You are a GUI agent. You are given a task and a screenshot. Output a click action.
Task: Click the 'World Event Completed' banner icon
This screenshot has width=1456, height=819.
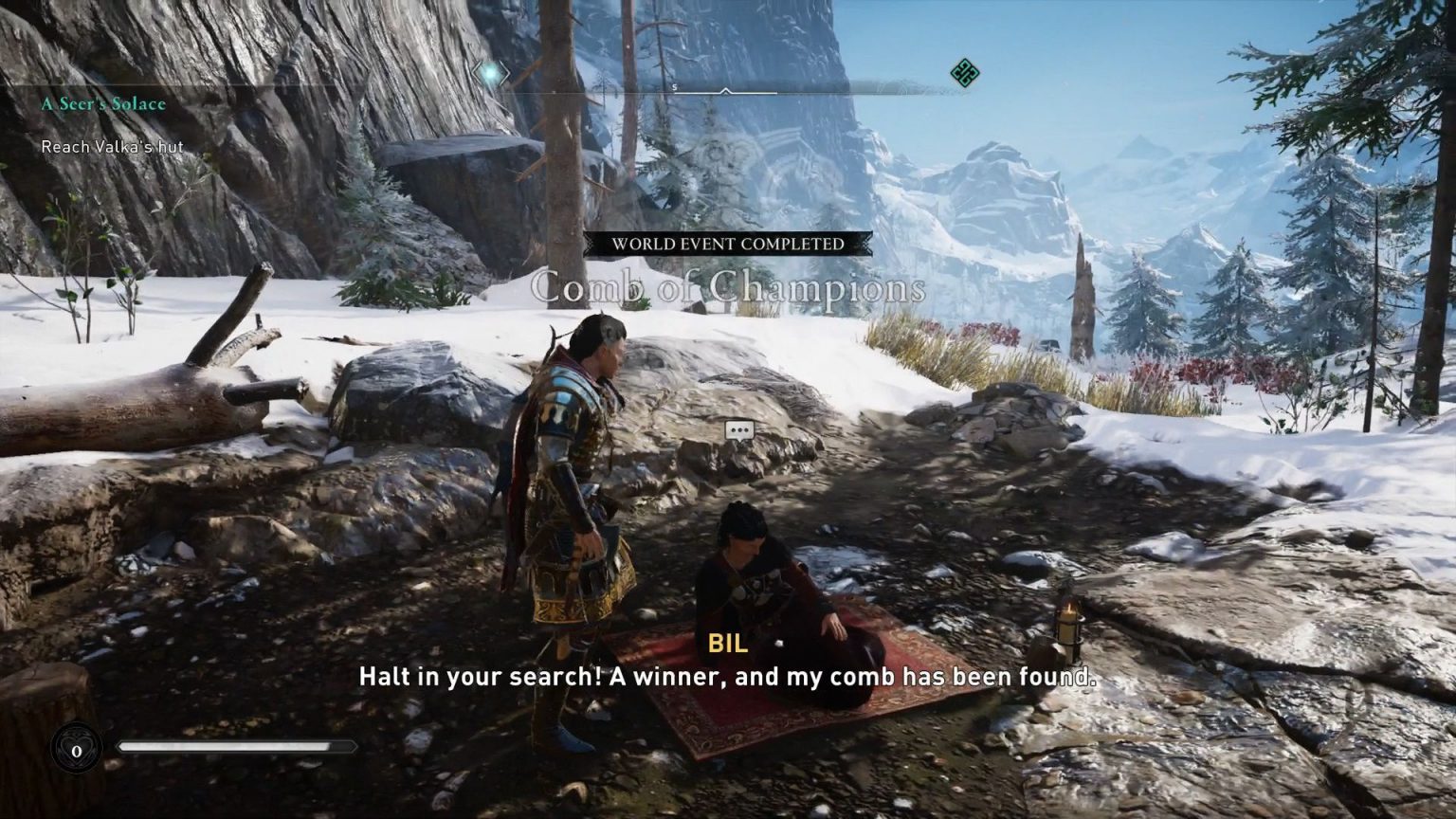pos(726,244)
